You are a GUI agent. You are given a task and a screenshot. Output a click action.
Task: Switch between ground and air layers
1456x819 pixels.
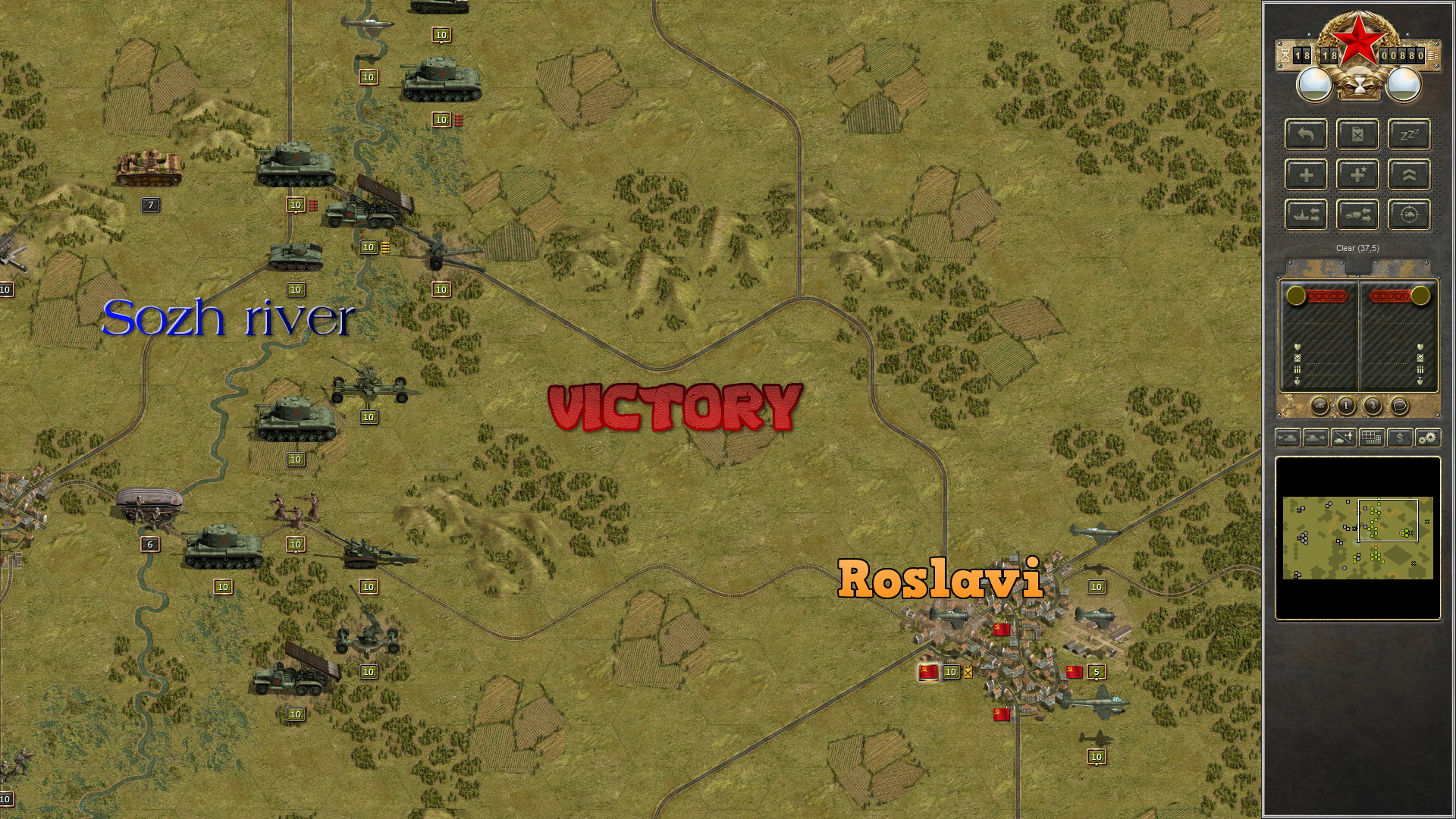[1343, 438]
